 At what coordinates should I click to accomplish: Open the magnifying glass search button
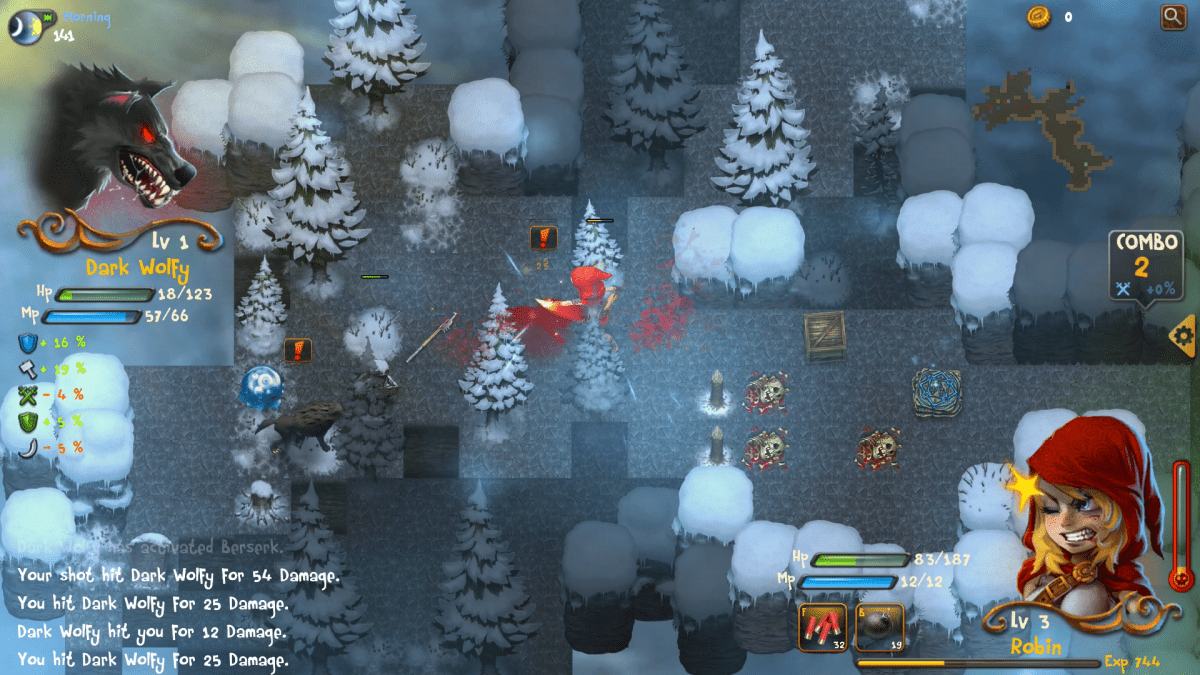[1172, 16]
